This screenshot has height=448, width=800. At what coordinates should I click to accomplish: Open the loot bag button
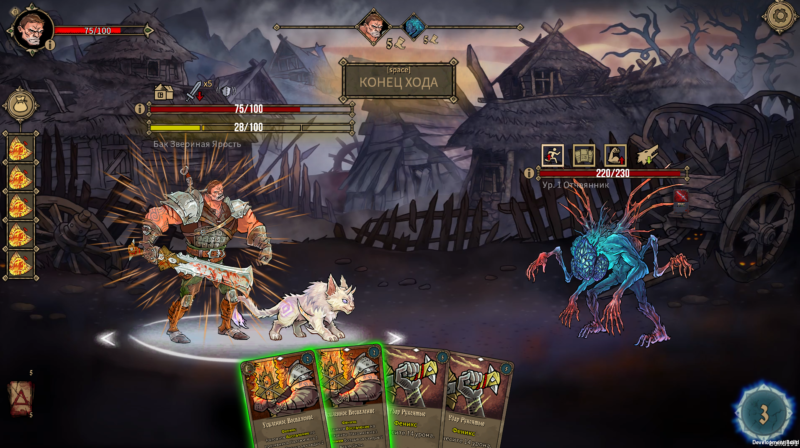[x=21, y=105]
